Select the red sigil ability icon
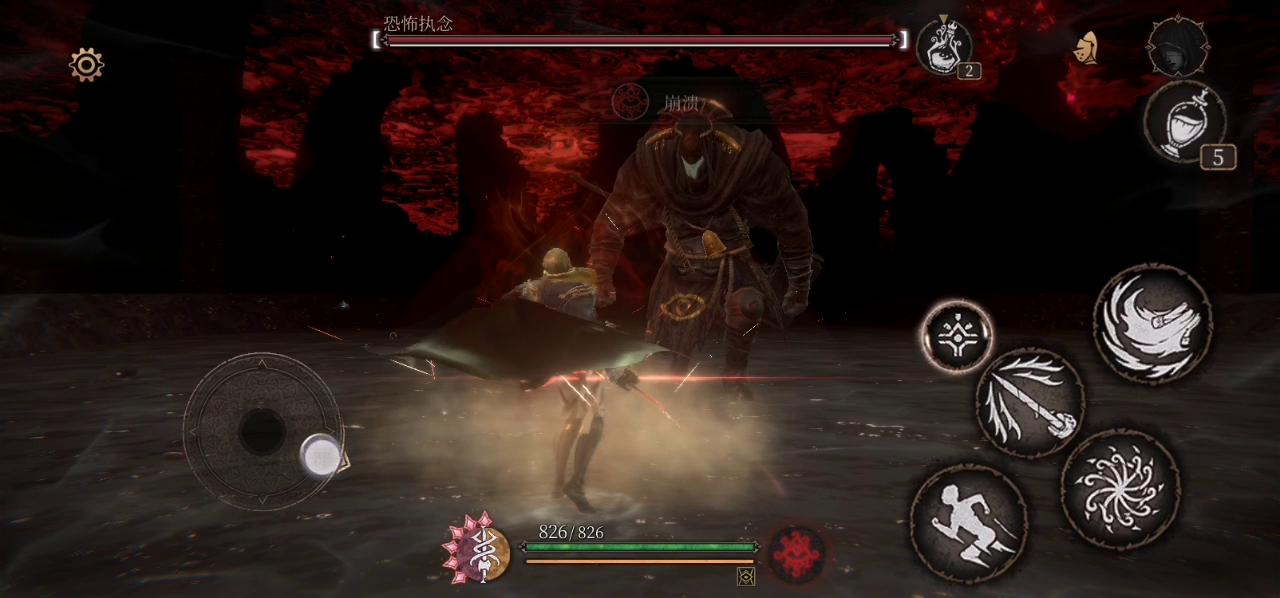This screenshot has width=1280, height=598. [797, 553]
